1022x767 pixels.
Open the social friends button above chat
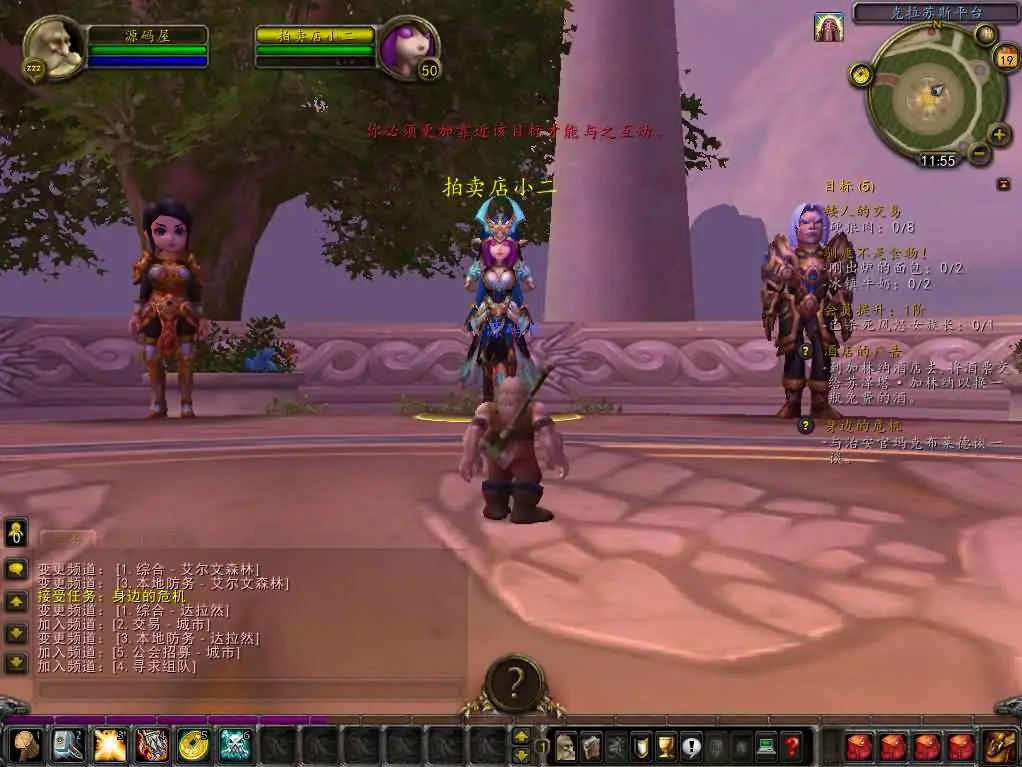17,532
